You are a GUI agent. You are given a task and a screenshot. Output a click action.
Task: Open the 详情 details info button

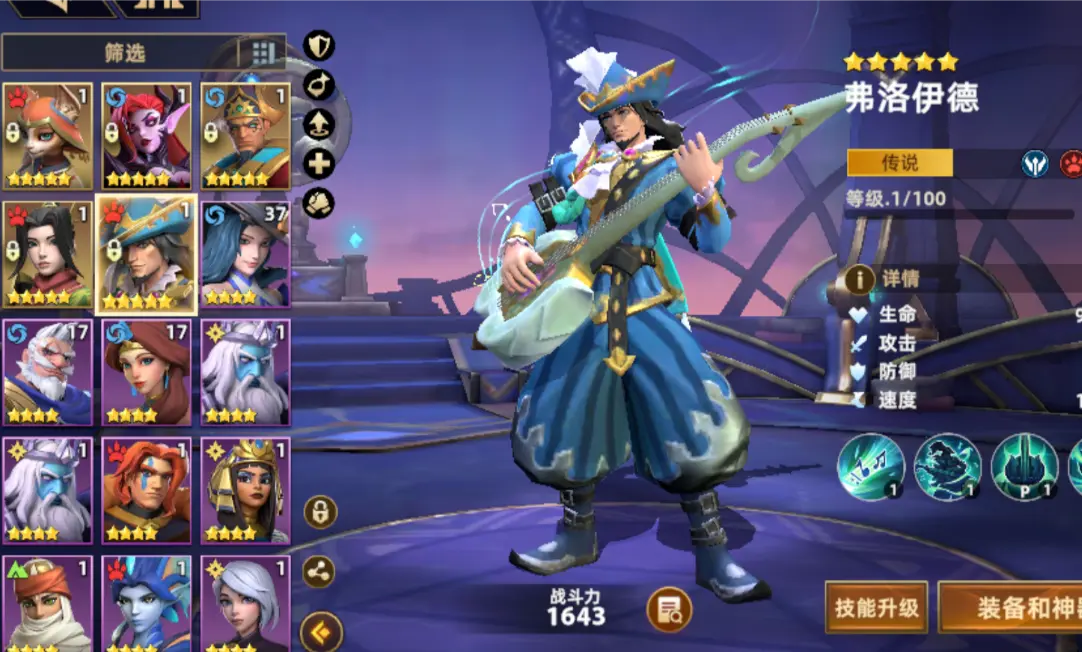(860, 279)
